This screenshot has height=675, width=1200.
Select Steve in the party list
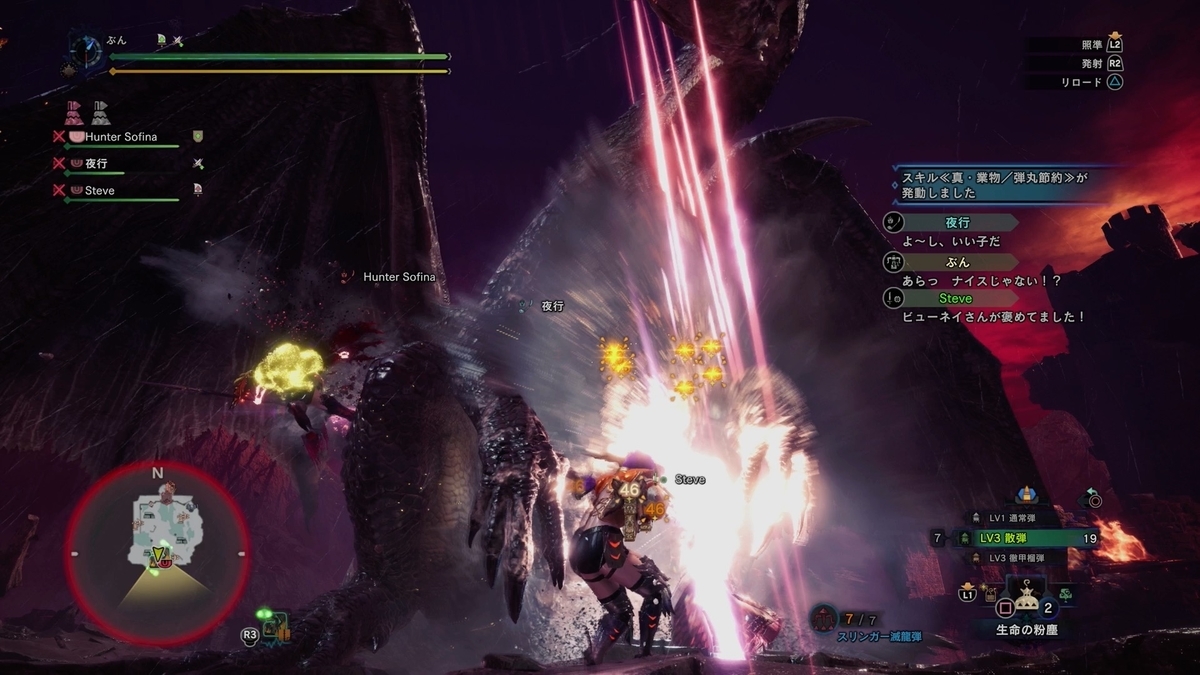[x=99, y=190]
